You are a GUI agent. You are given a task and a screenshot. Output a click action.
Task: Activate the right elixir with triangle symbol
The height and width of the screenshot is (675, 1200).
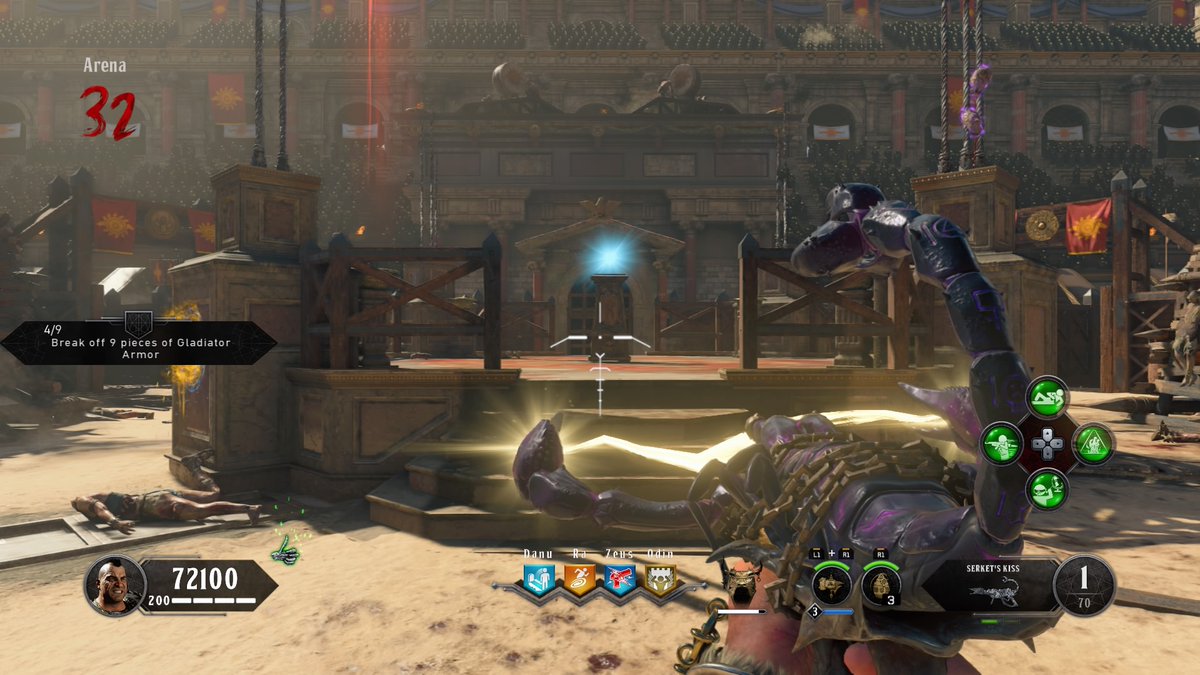coord(1094,443)
